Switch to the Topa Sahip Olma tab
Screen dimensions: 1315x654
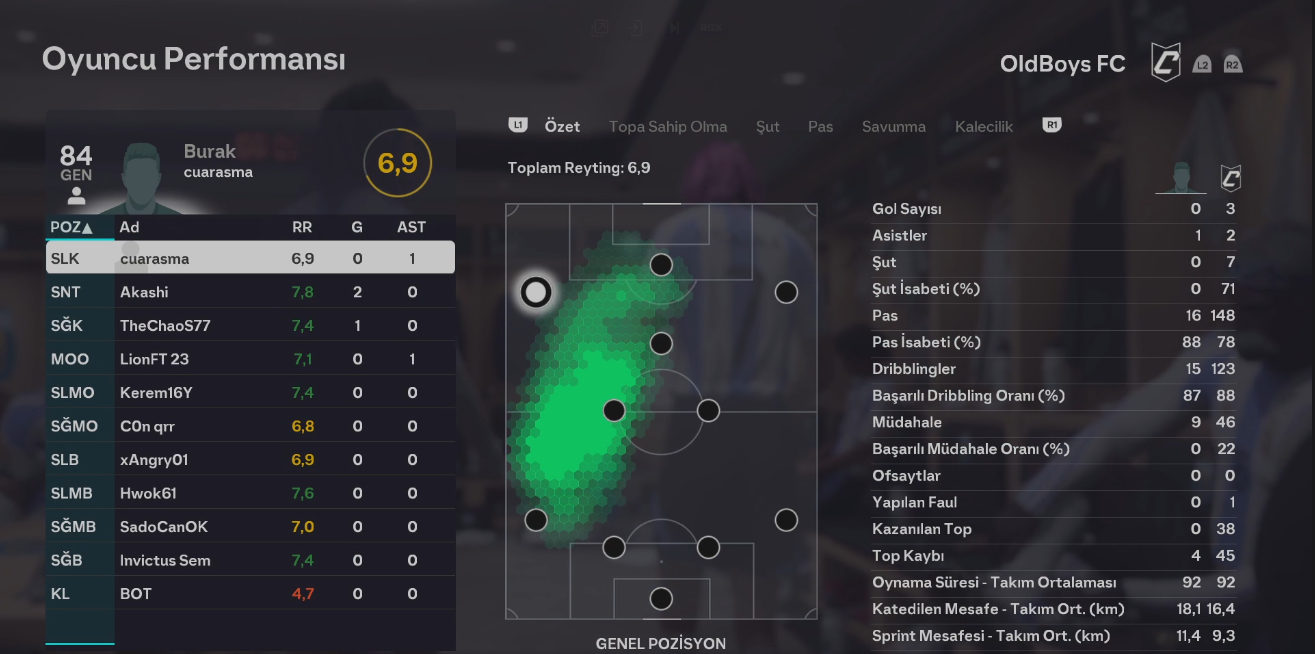[668, 127]
